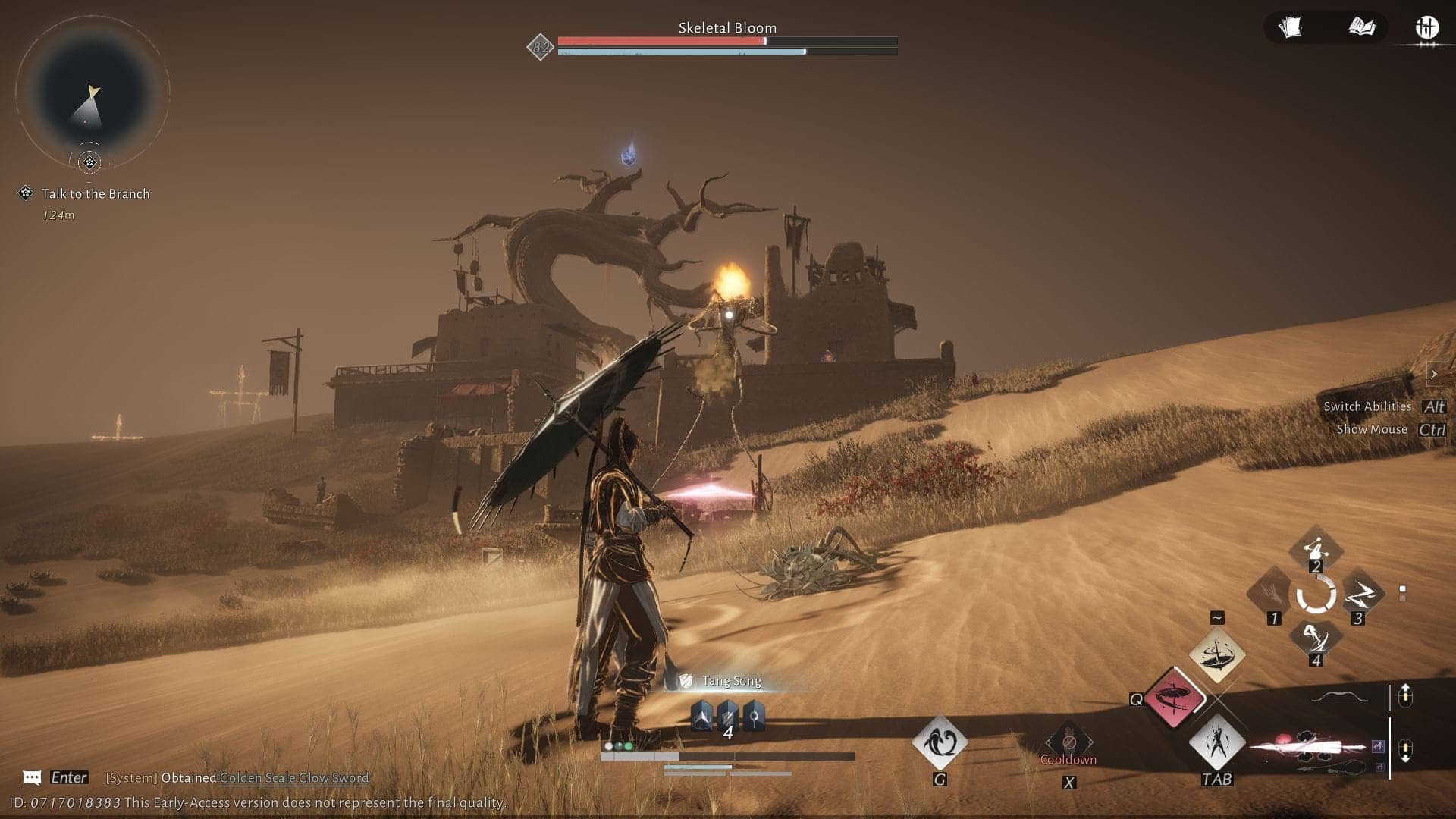Select the Talk to the Branch quest tracker

pyautogui.click(x=95, y=194)
